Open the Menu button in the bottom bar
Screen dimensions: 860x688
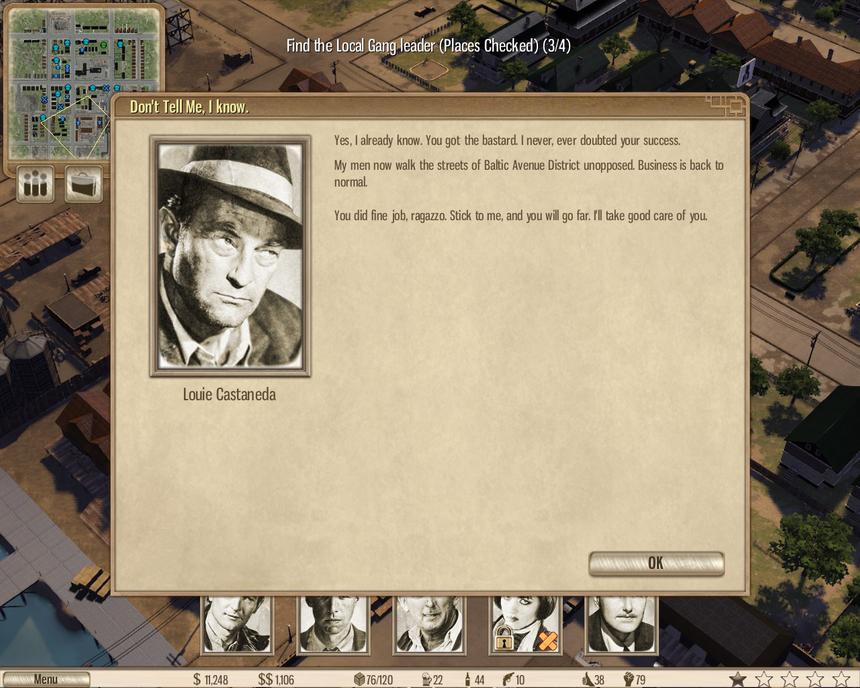[45, 679]
